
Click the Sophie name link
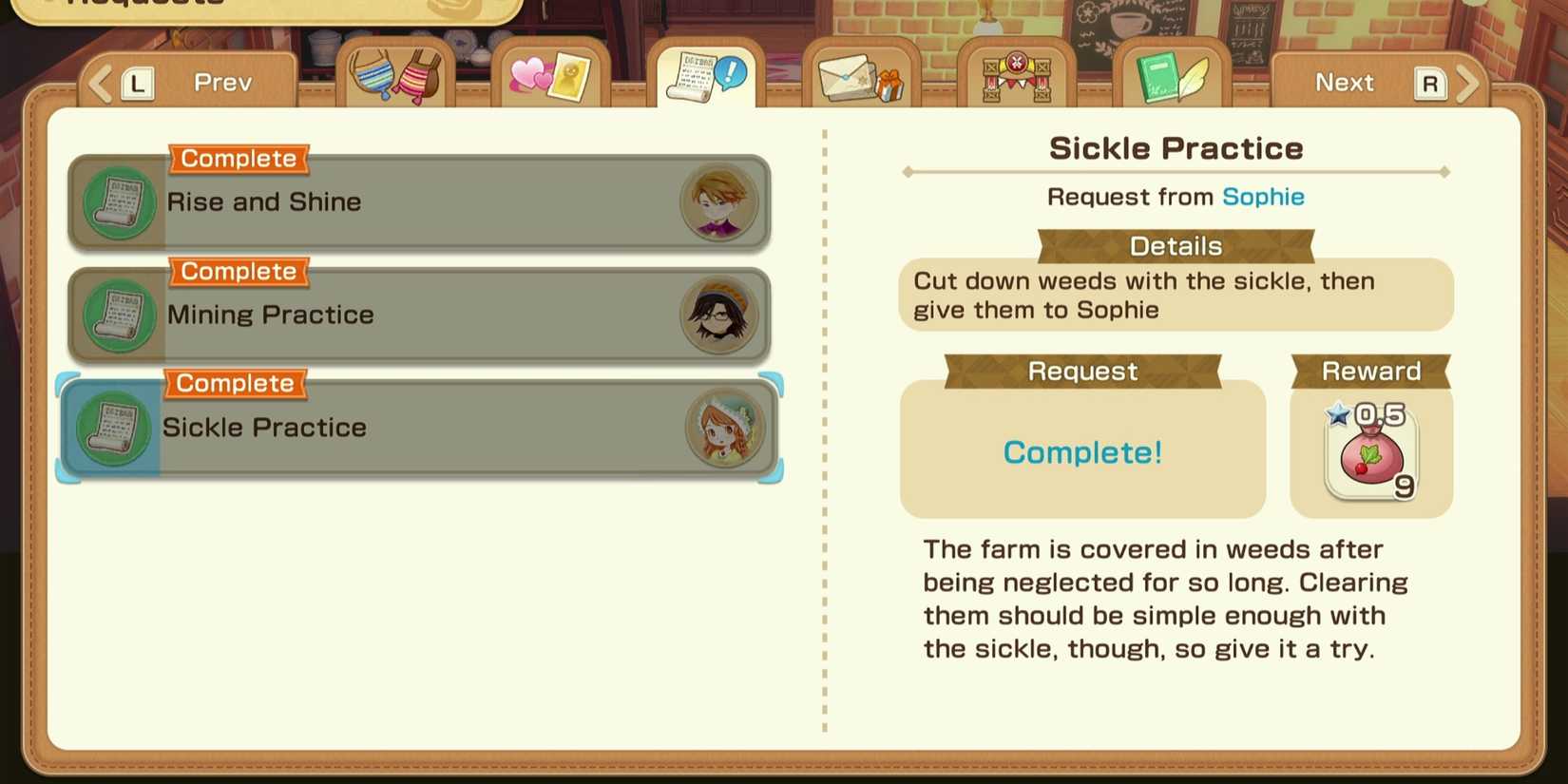coord(1264,197)
